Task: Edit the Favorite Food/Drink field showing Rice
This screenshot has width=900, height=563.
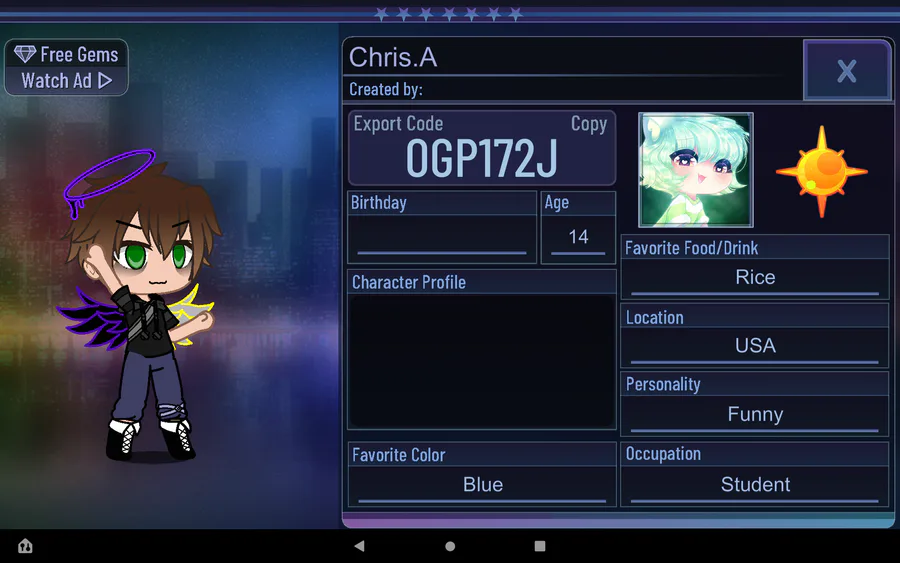Action: 754,278
